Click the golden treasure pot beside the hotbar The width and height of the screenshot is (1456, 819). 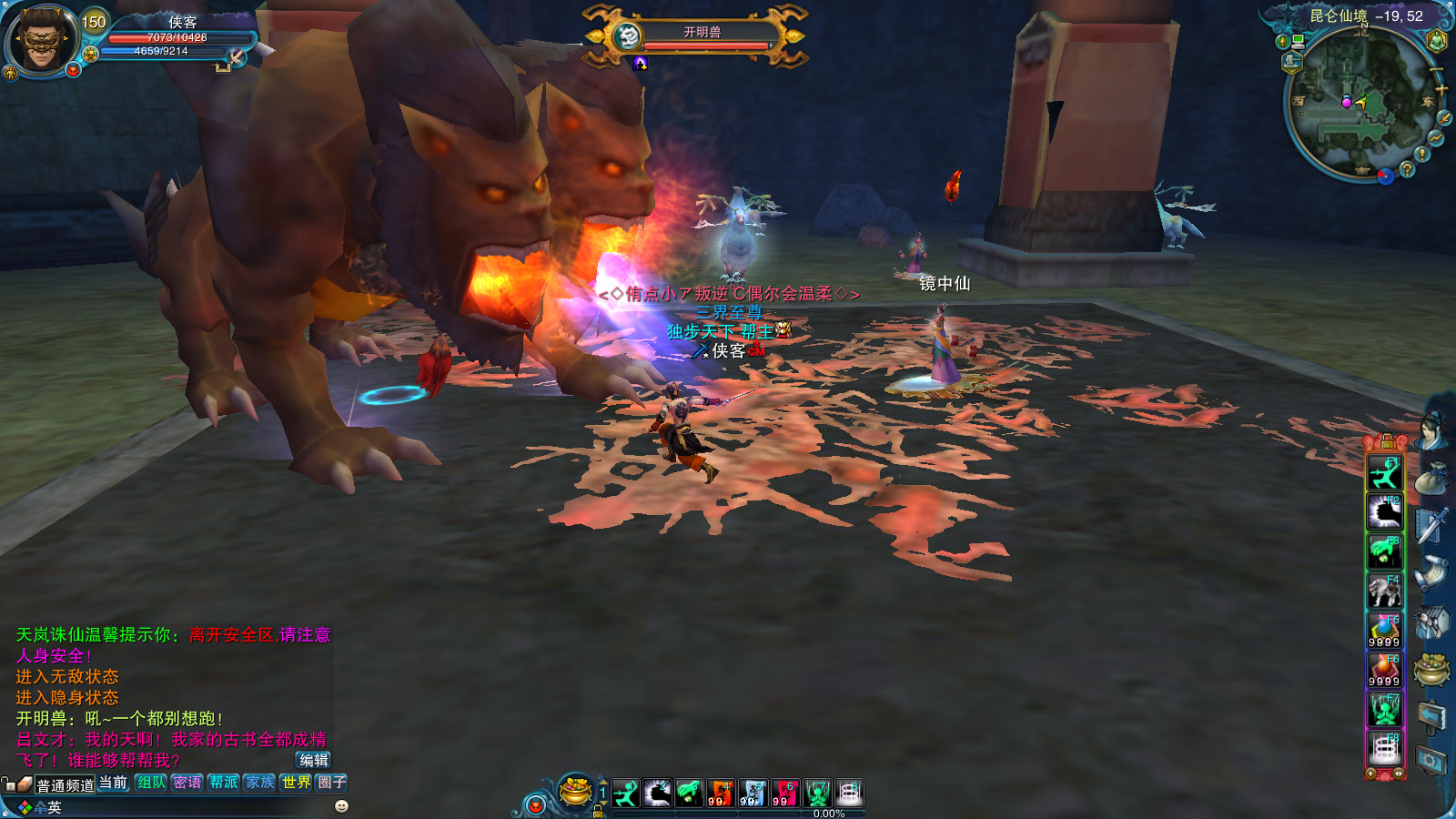click(x=575, y=791)
